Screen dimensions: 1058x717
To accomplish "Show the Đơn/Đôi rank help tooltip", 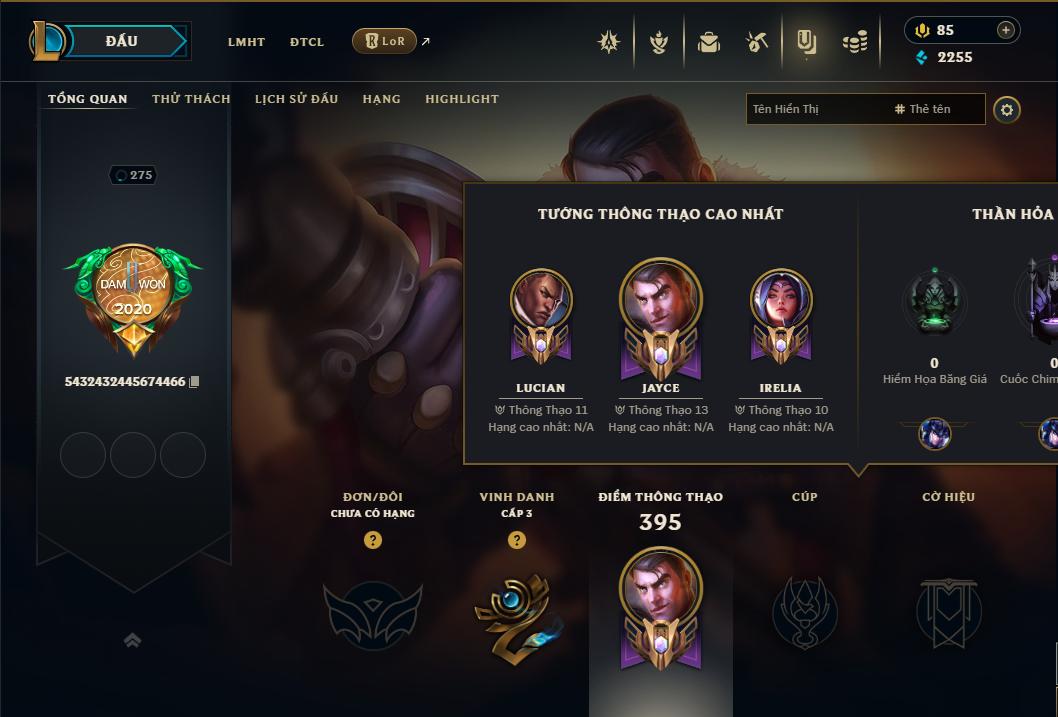I will [x=373, y=540].
